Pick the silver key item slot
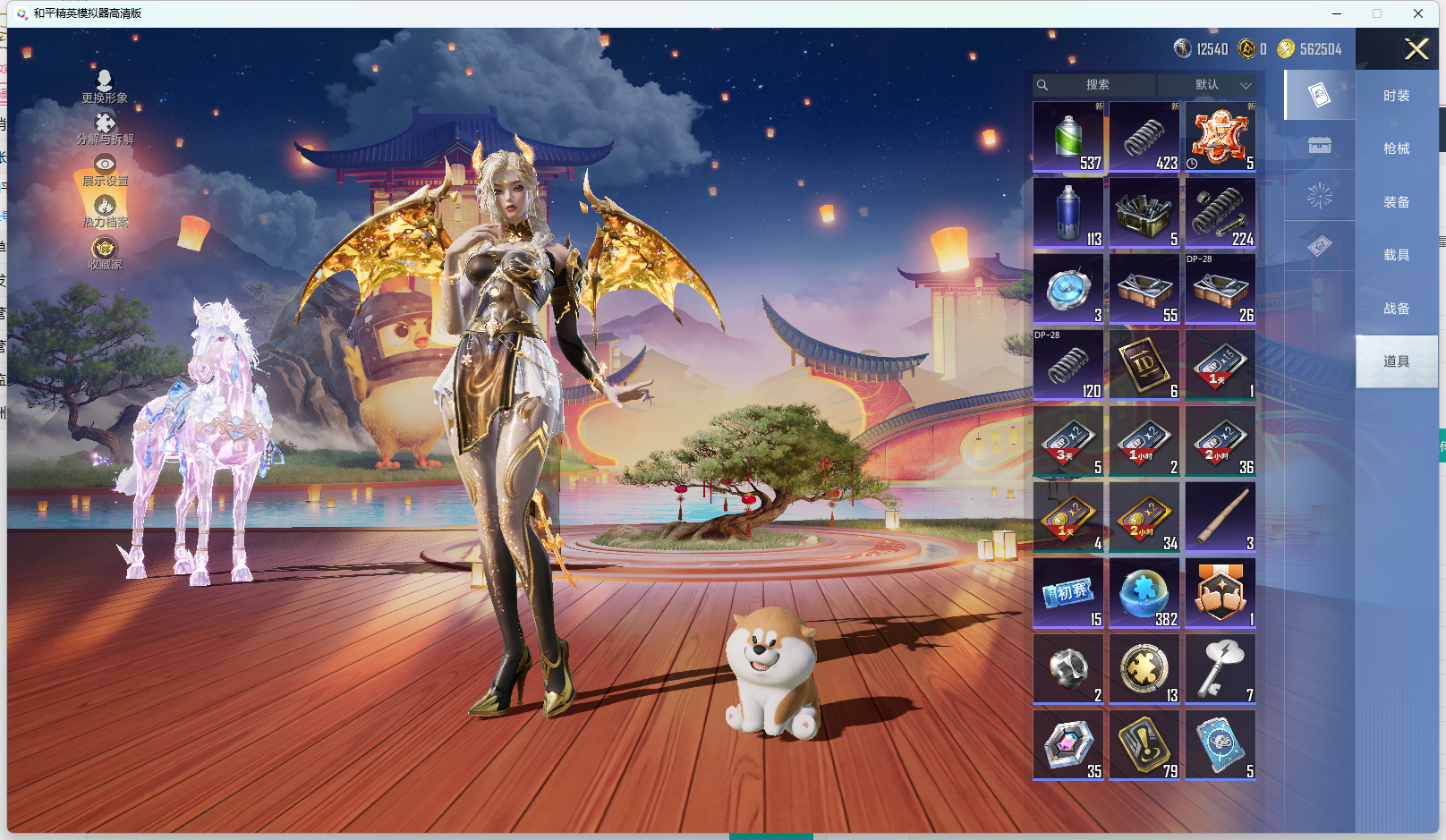The image size is (1446, 840). (1221, 669)
